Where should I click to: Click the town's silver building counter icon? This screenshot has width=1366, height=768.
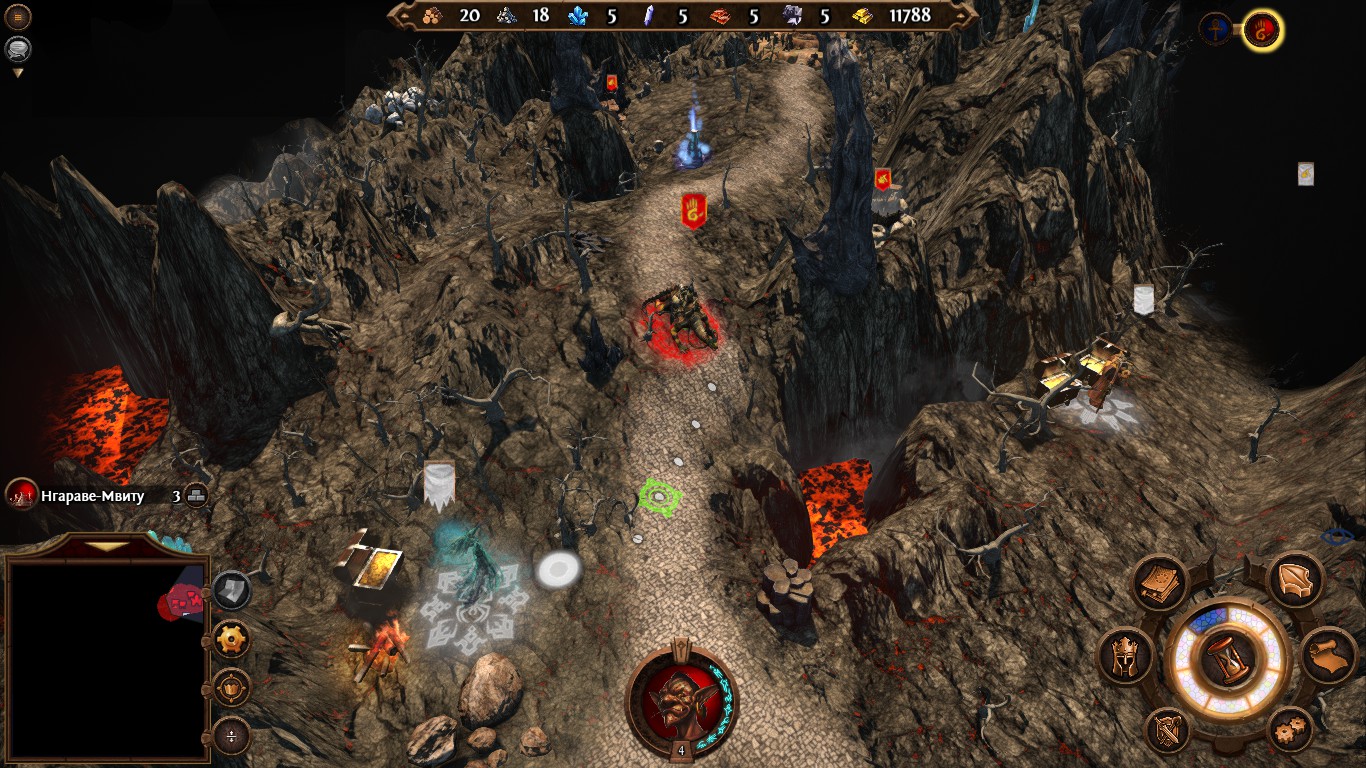point(196,495)
